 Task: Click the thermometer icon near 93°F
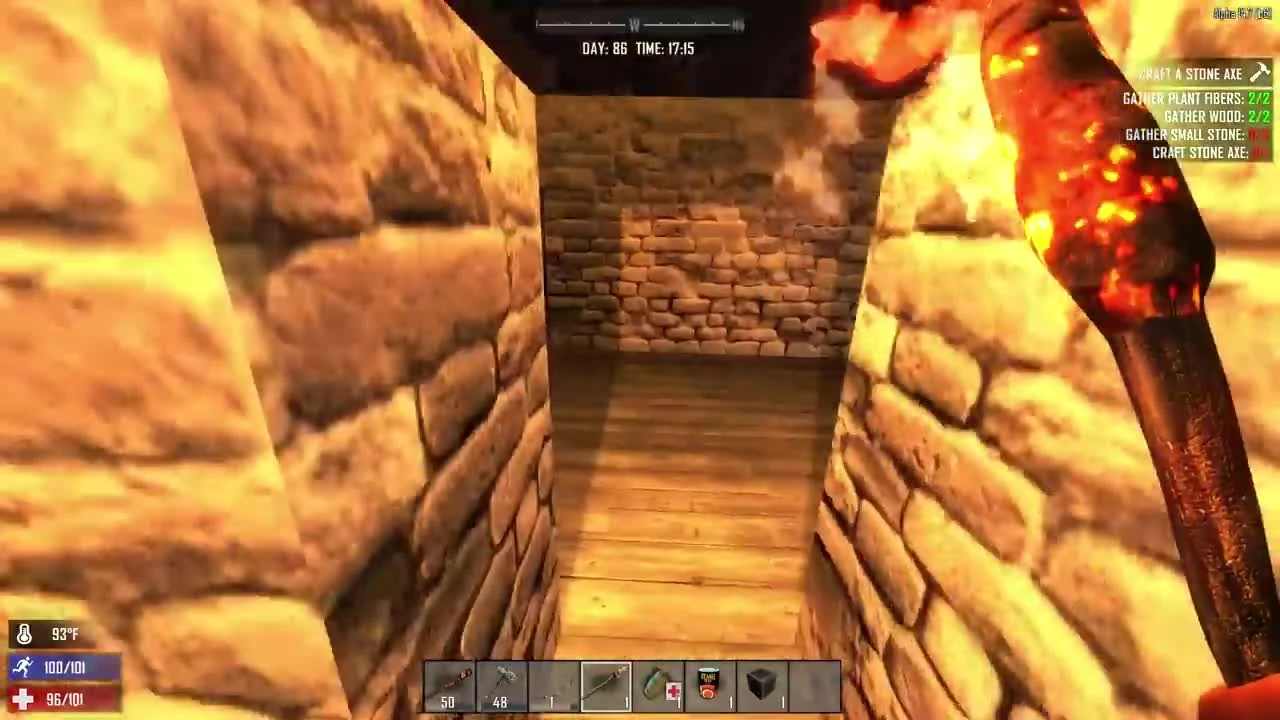tap(24, 633)
